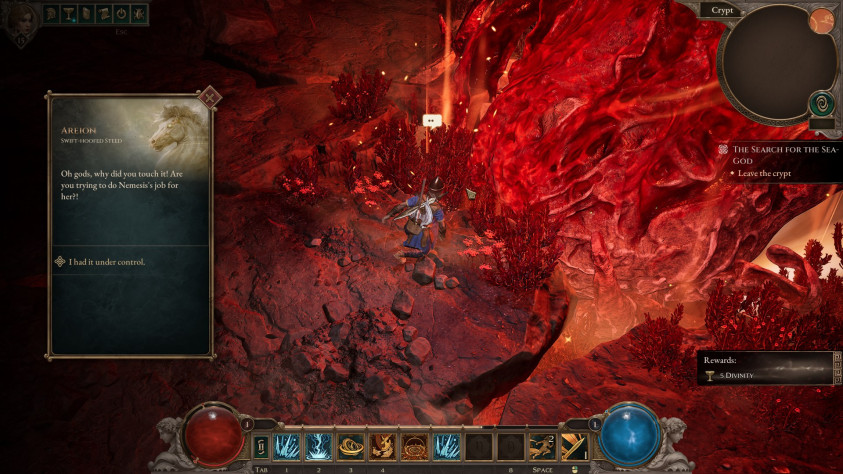Open the bug report beetle icon

(137, 14)
